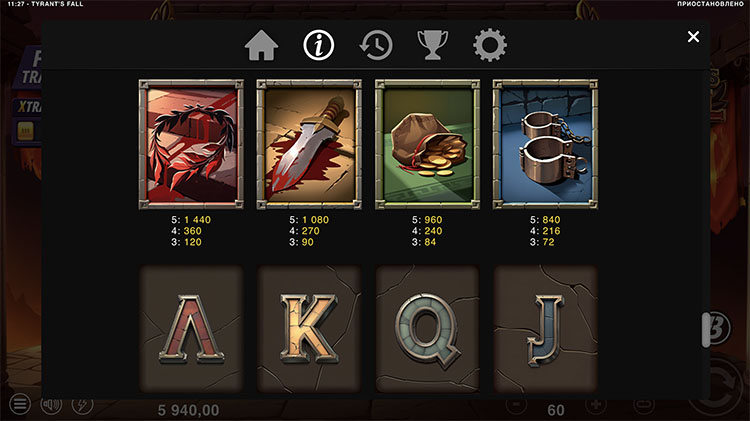Close the paytable overlay with the X
This screenshot has height=421, width=750.
point(693,37)
